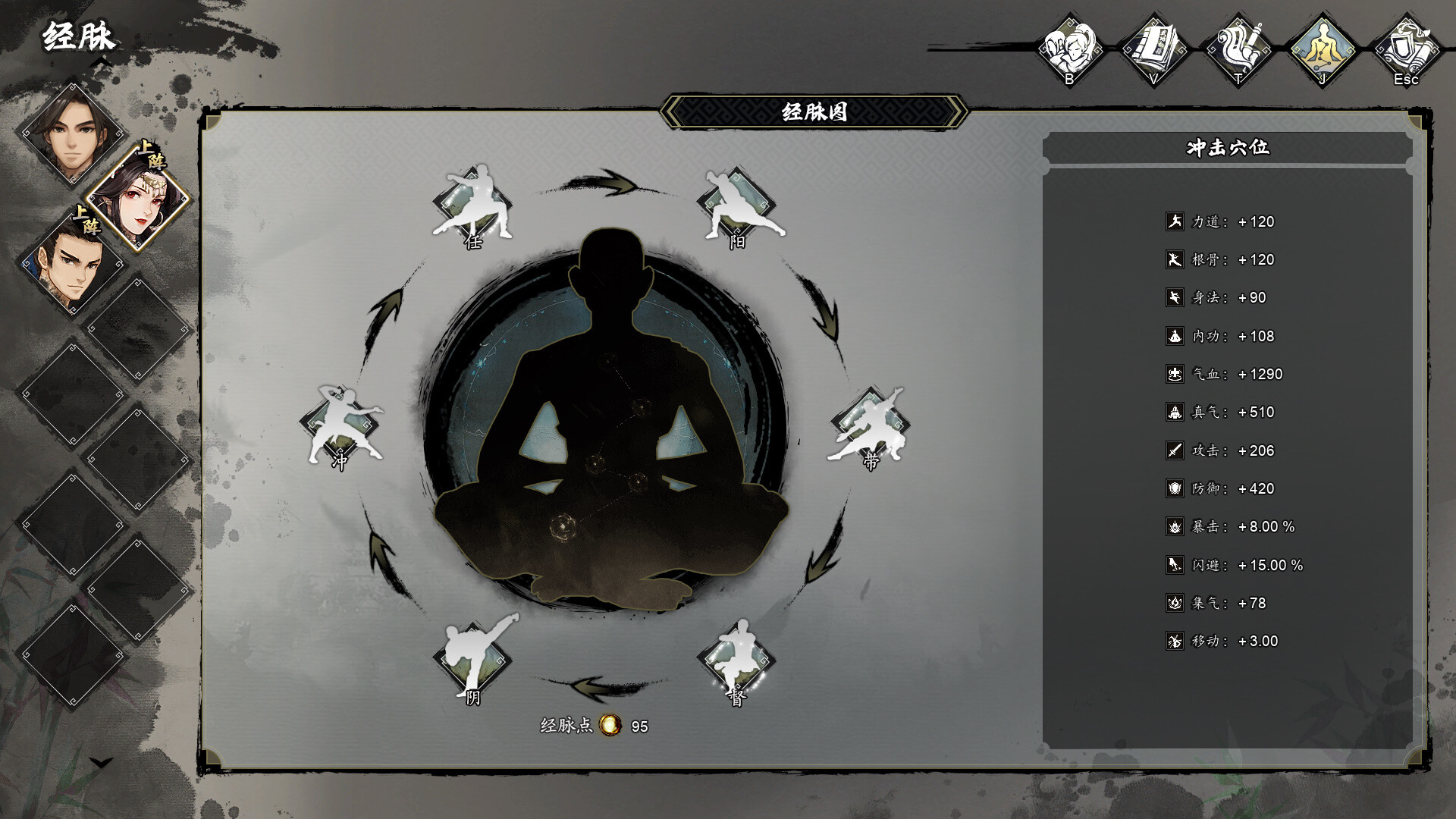Click a glowing acupoint on the meditating figure
1456x819 pixels.
pyautogui.click(x=561, y=527)
